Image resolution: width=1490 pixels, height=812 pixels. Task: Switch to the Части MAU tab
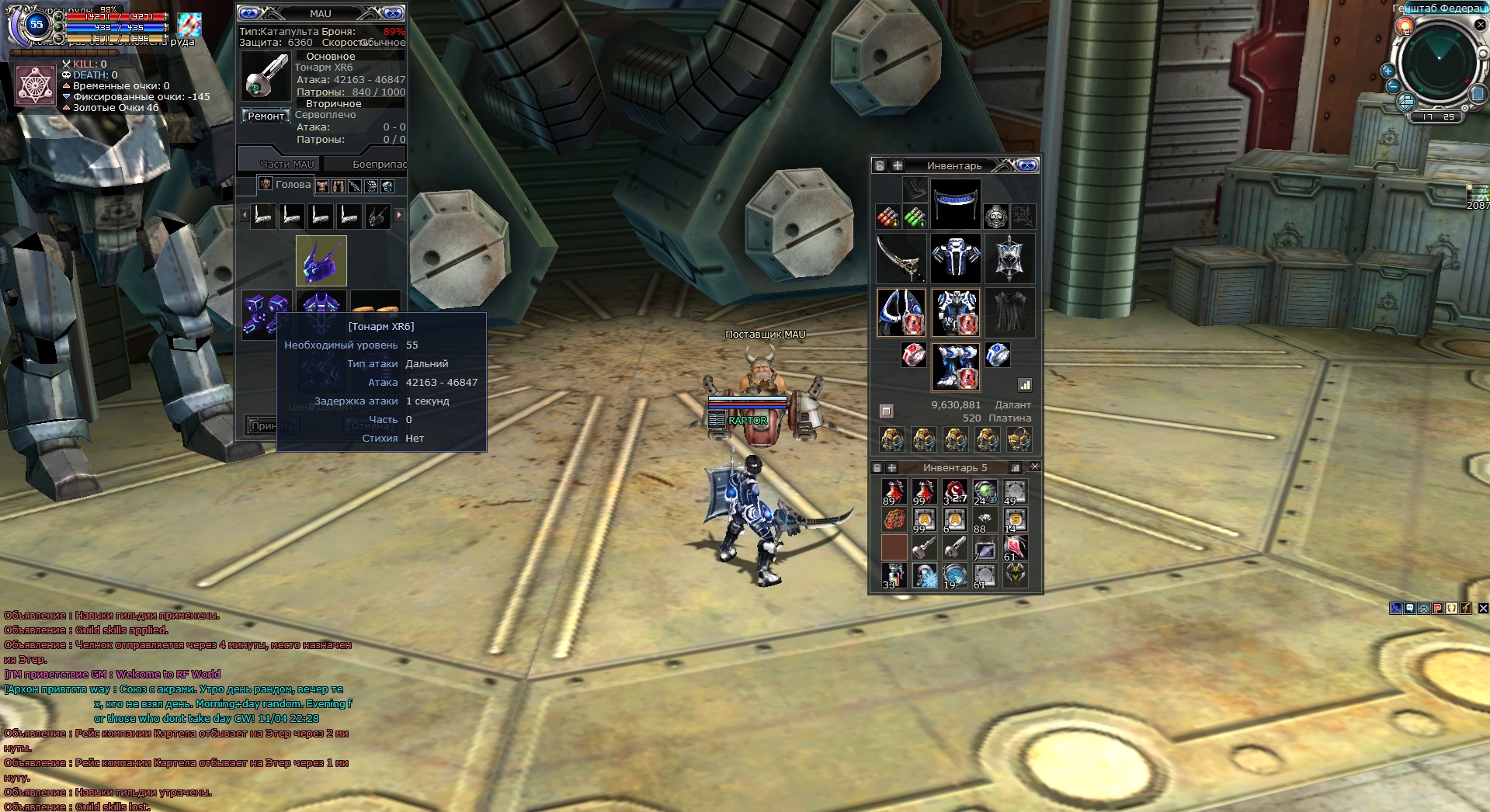pos(287,164)
